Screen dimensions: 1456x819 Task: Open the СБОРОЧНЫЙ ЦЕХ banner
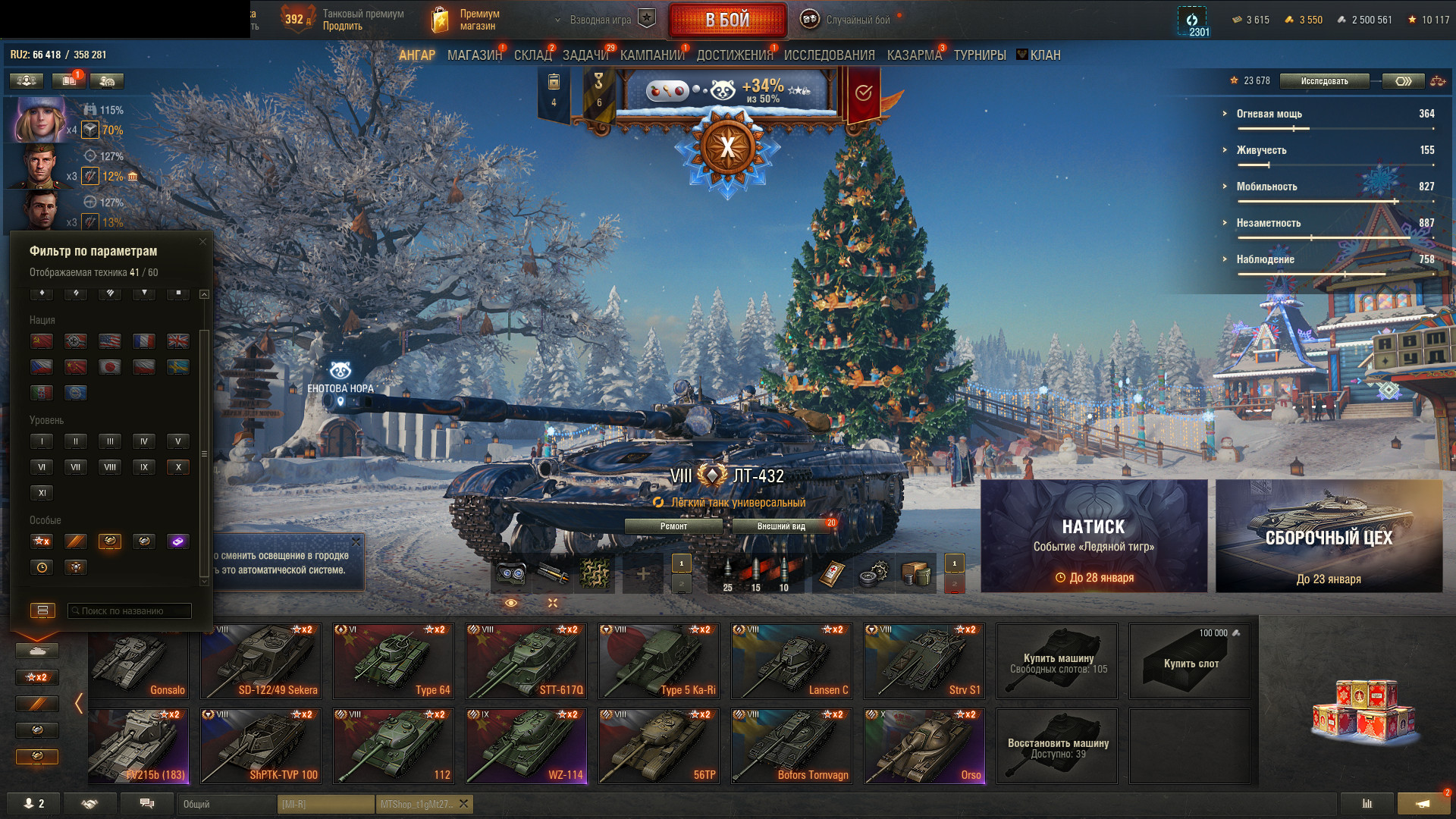click(x=1329, y=536)
